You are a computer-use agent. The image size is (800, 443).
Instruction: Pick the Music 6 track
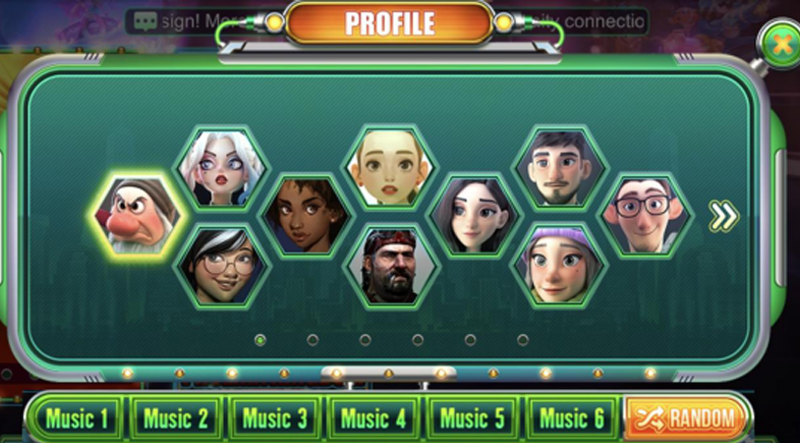point(571,418)
